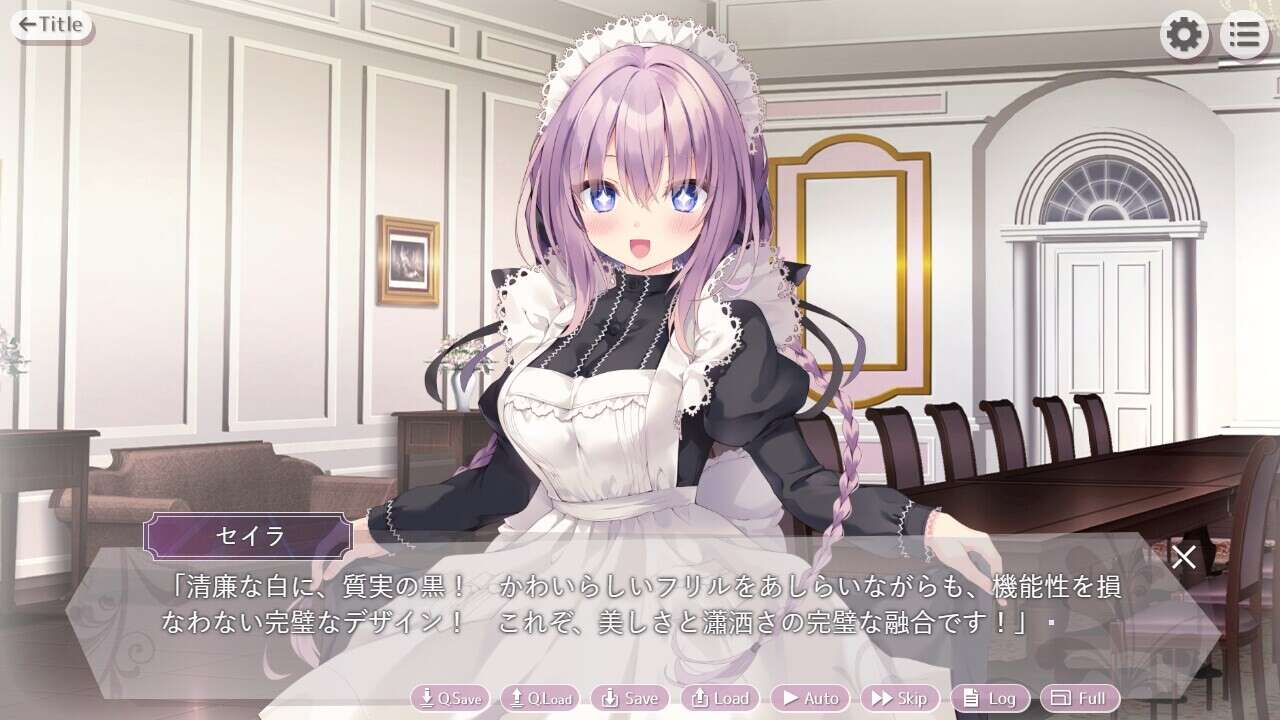This screenshot has height=720, width=1280.
Task: Open the list menu at top right
Action: [x=1243, y=33]
